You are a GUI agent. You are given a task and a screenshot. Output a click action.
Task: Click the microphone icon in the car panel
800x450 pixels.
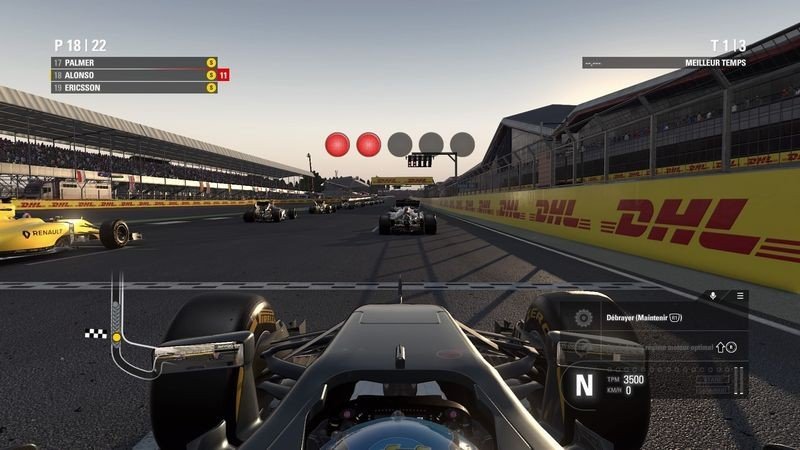tap(713, 296)
